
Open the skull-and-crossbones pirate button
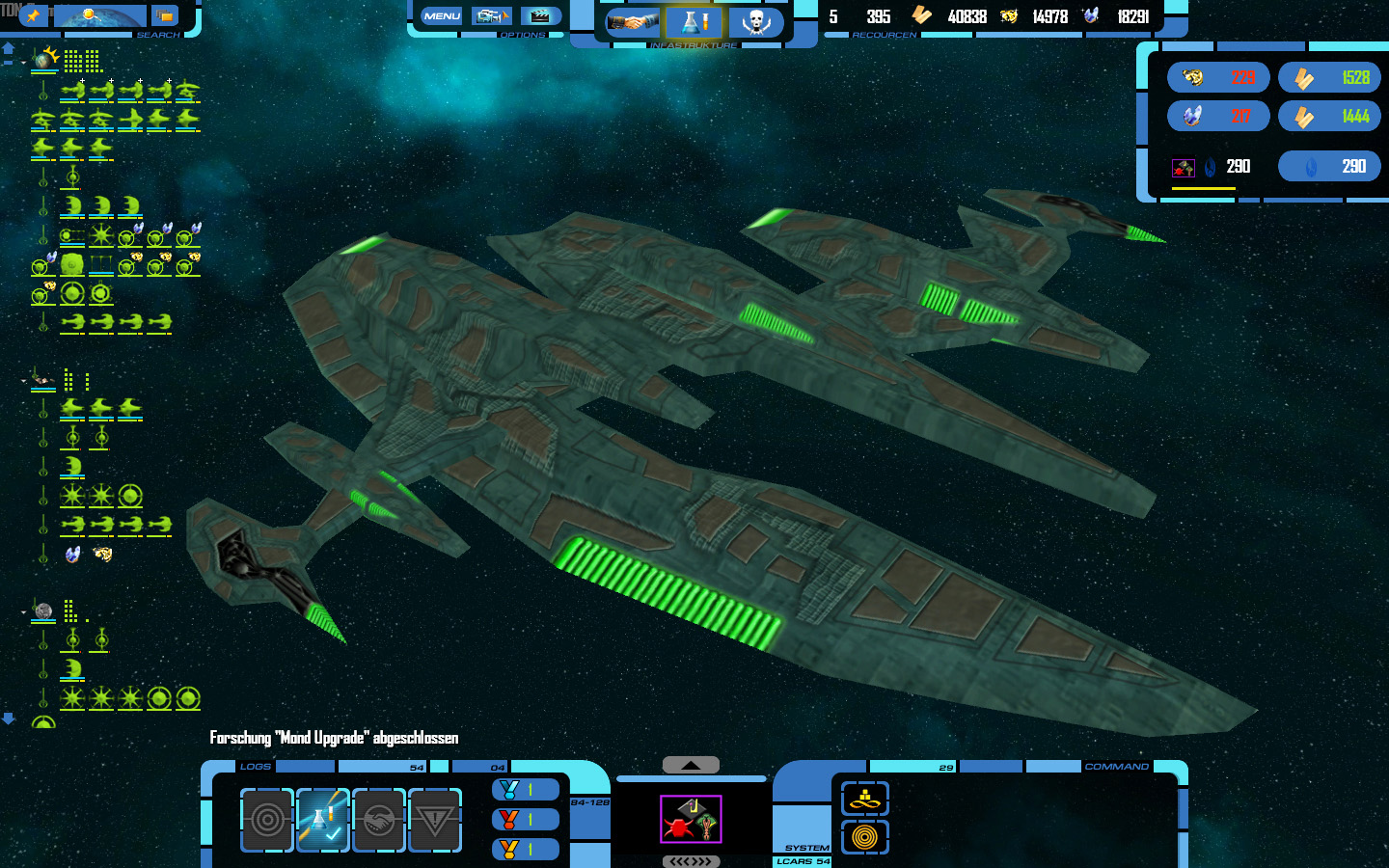(755, 21)
